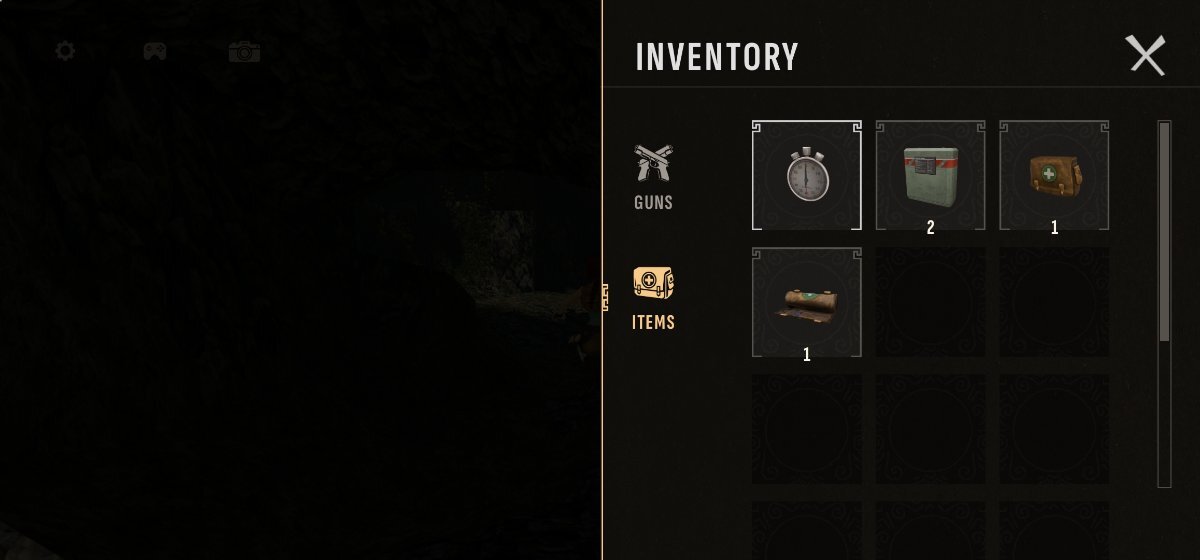The height and width of the screenshot is (560, 1200).
Task: Switch to the Guns tab
Action: (653, 177)
